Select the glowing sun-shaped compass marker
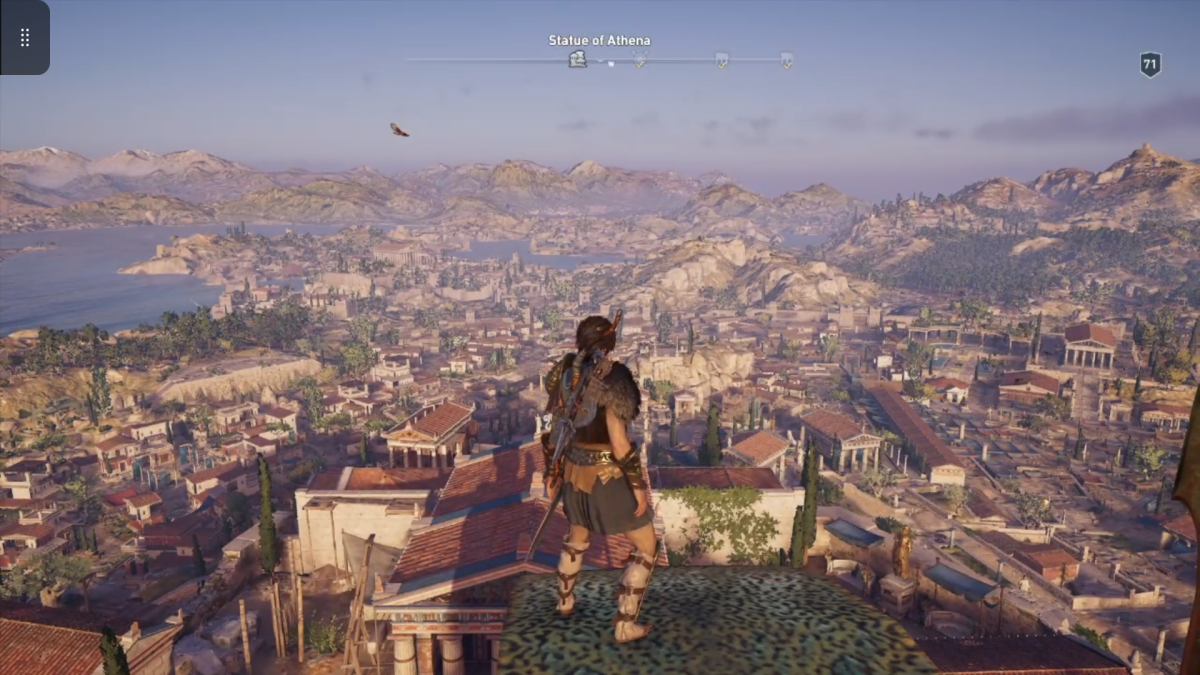1200x675 pixels. coord(640,60)
